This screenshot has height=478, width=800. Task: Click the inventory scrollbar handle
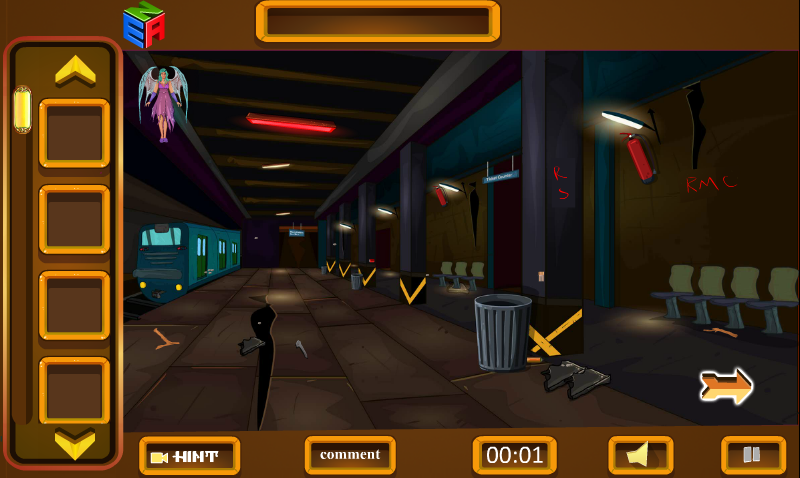pyautogui.click(x=22, y=110)
